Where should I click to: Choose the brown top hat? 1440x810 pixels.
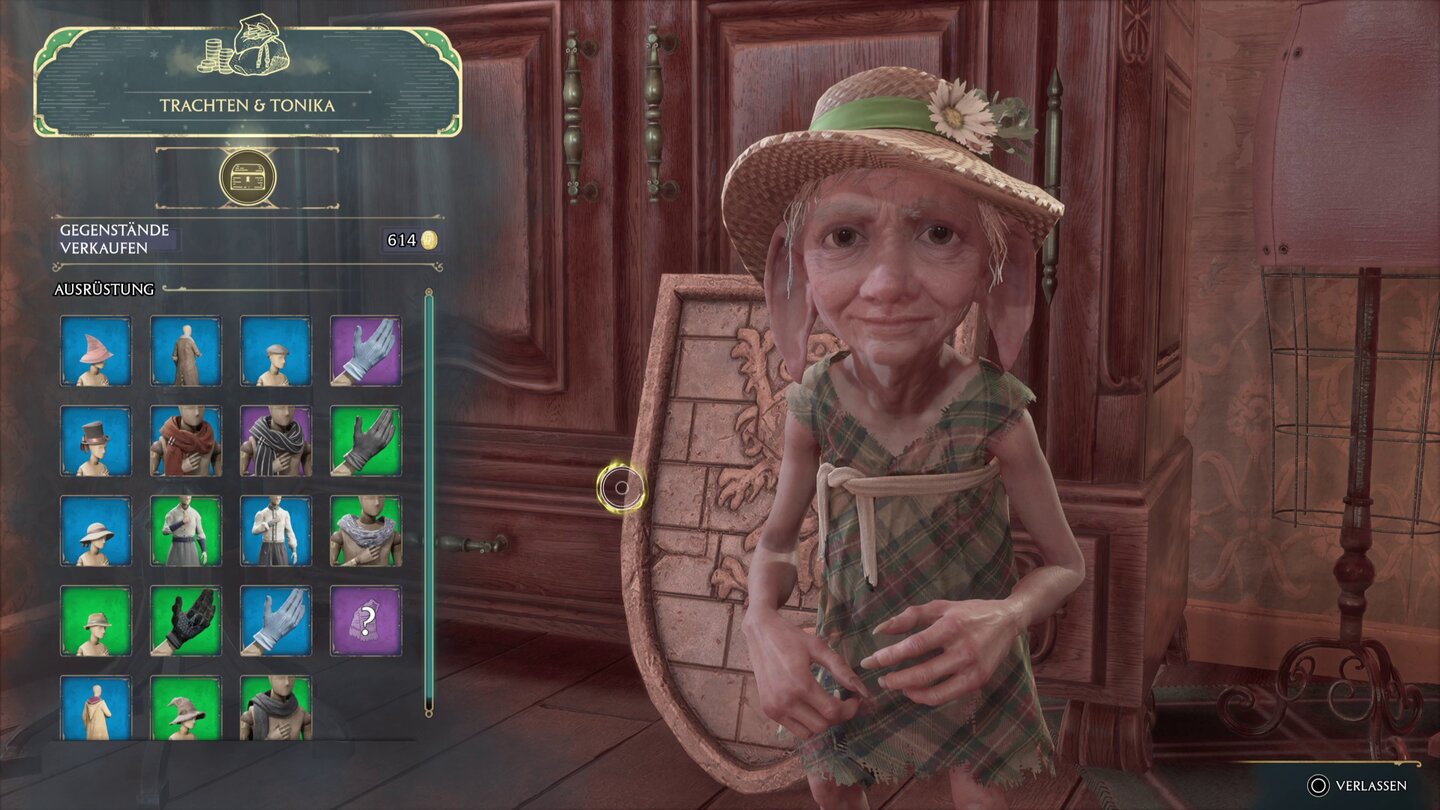pos(96,441)
